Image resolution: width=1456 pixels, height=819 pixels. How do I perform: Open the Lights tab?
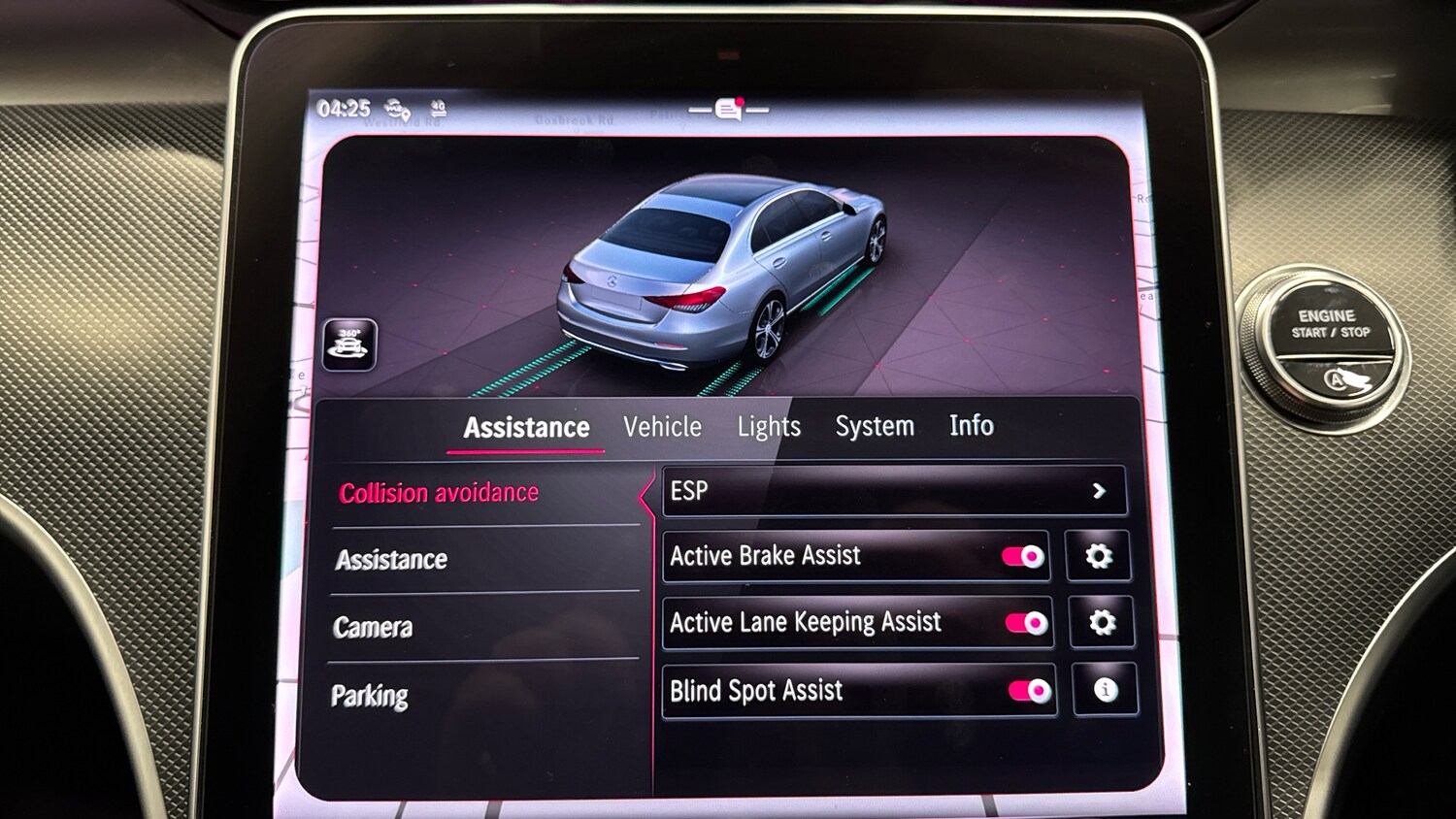click(x=769, y=426)
